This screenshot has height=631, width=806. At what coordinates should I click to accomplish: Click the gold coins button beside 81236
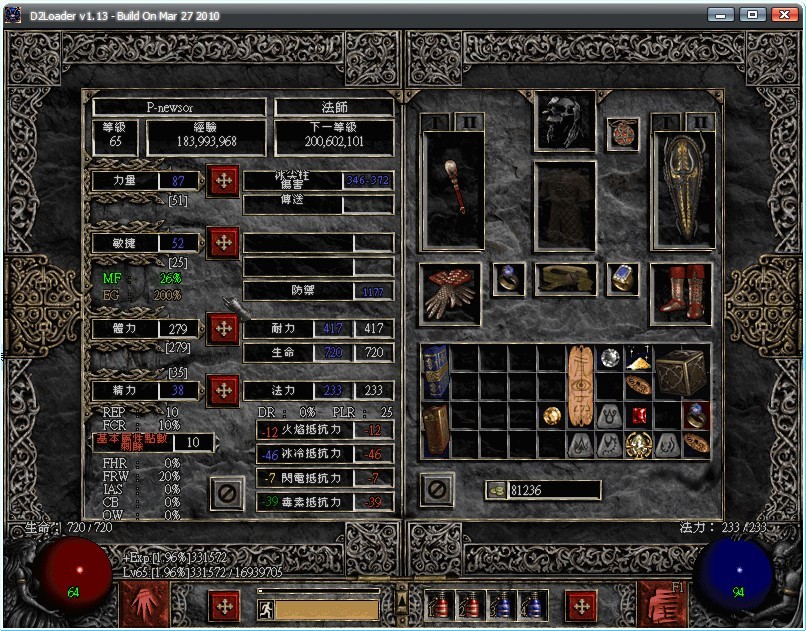tap(497, 489)
